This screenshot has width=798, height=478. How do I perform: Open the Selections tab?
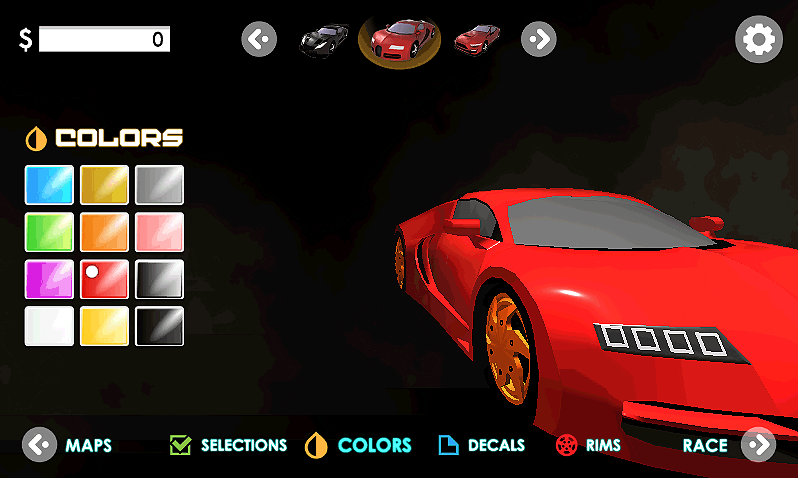[229, 445]
